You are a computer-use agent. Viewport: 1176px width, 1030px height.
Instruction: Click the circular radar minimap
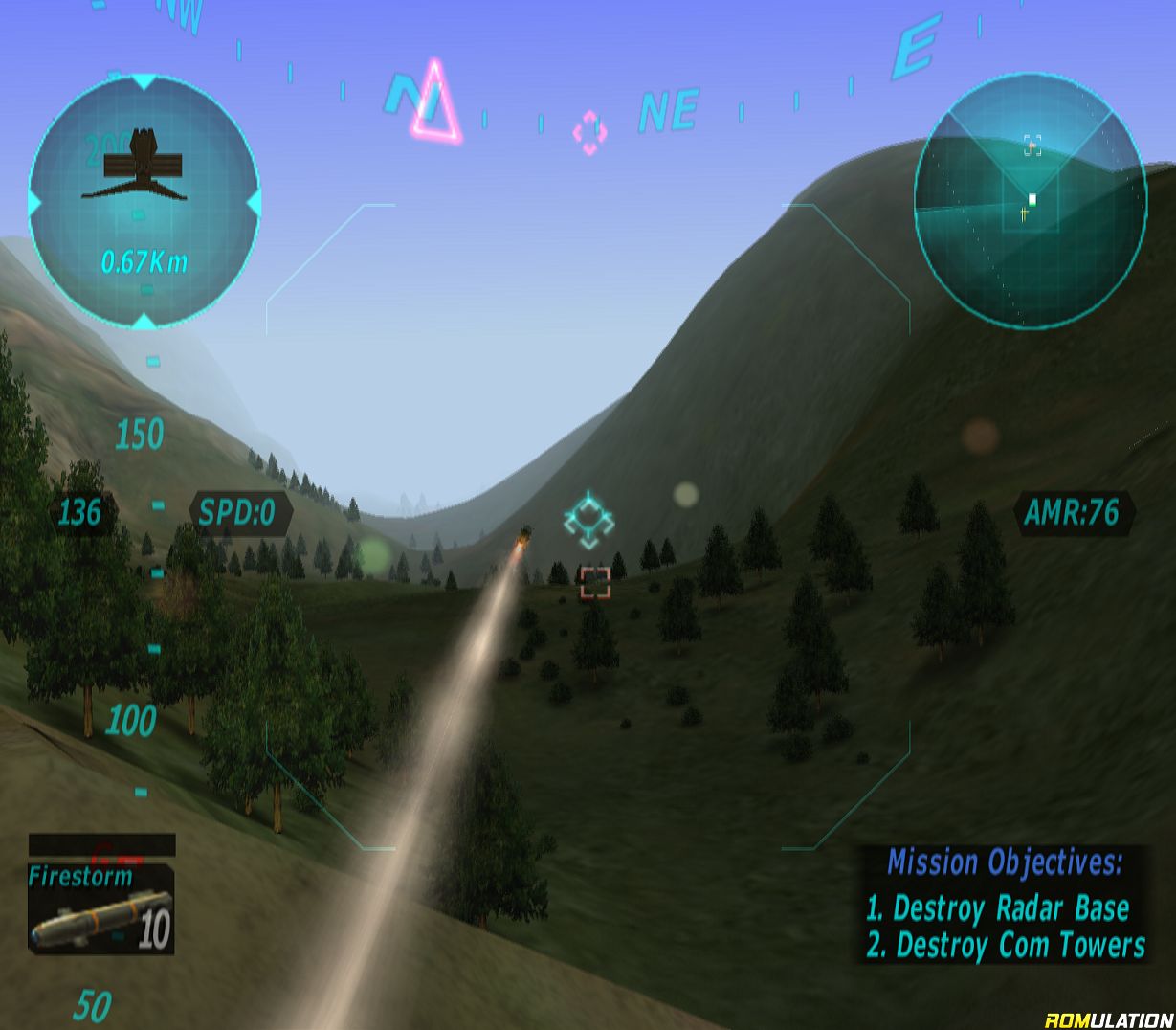click(1029, 201)
